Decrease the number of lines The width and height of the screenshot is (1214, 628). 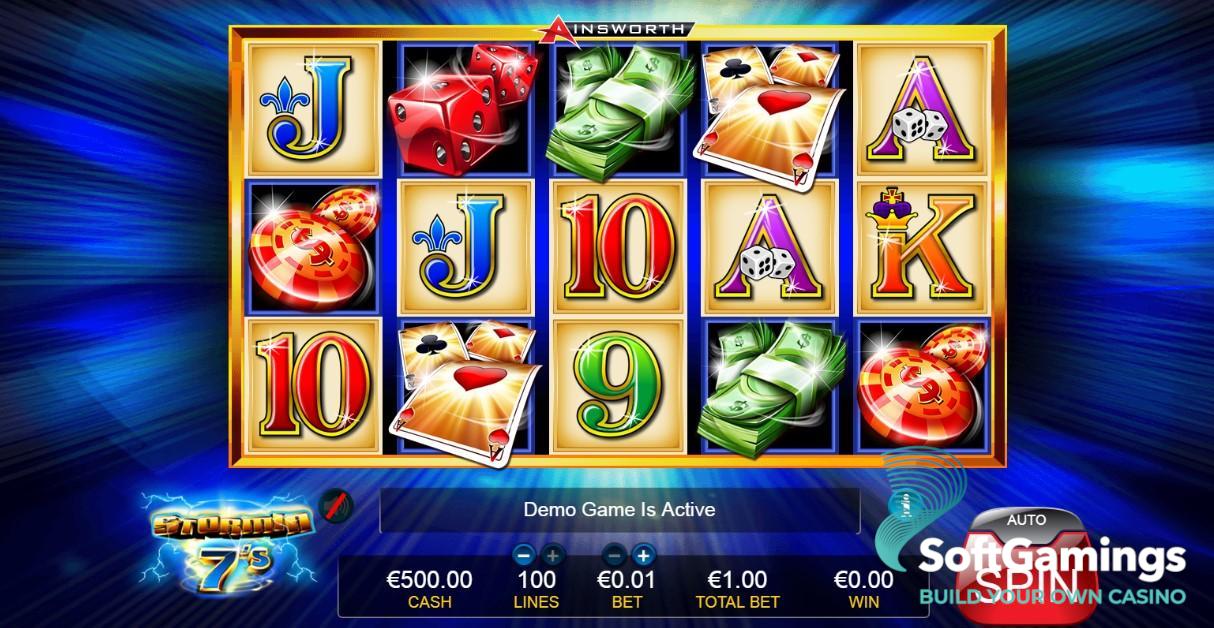coord(523,555)
